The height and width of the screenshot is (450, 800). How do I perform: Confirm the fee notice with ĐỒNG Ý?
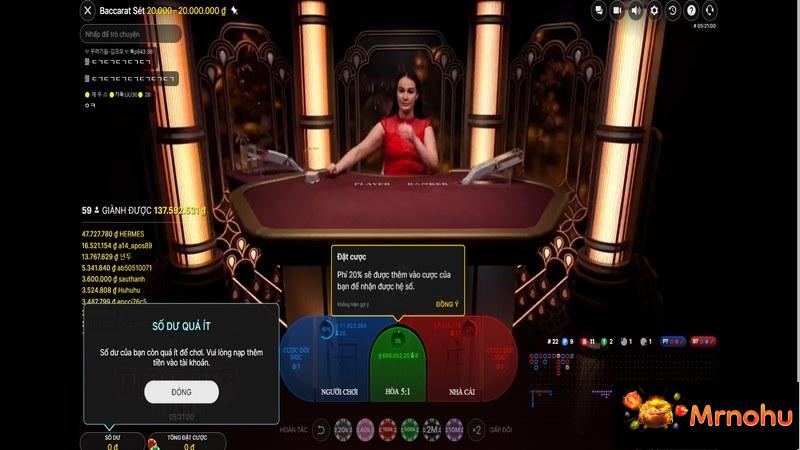(x=447, y=303)
